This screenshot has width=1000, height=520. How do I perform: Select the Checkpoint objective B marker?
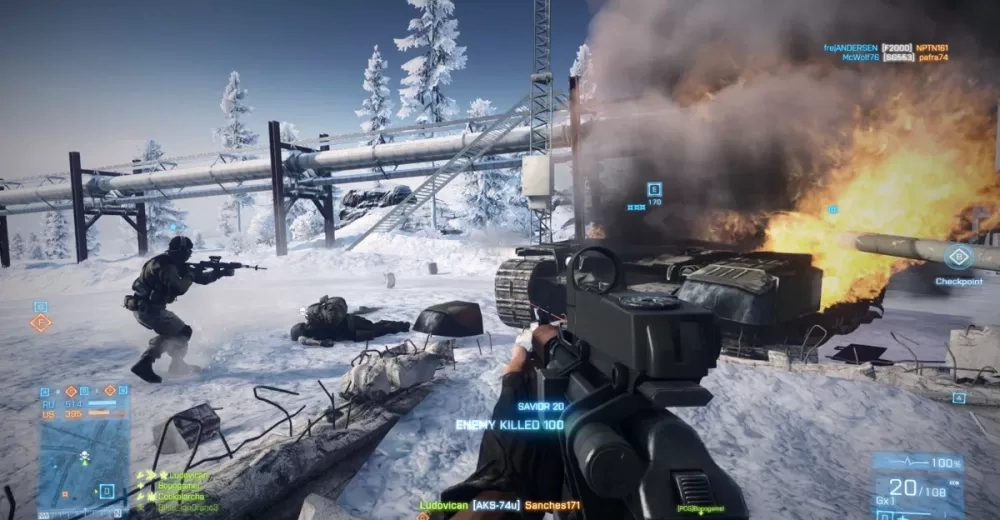coord(958,257)
